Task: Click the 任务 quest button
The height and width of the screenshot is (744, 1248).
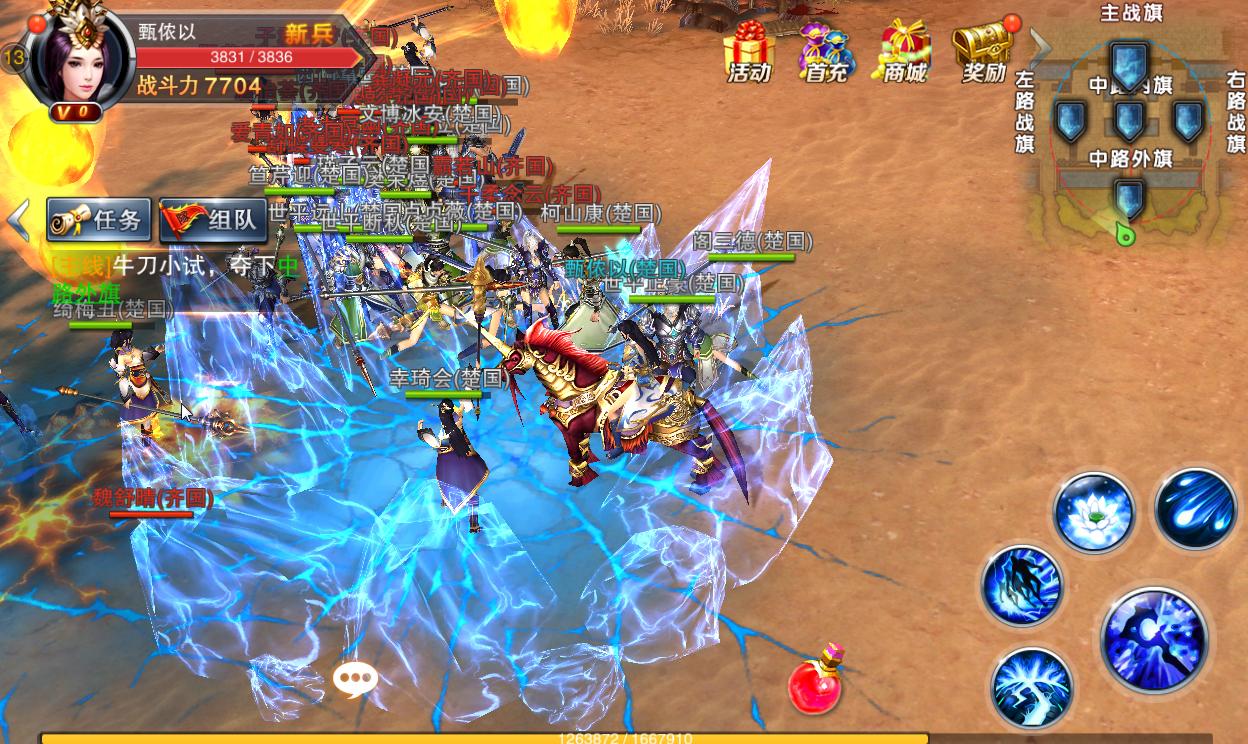Action: (x=99, y=219)
